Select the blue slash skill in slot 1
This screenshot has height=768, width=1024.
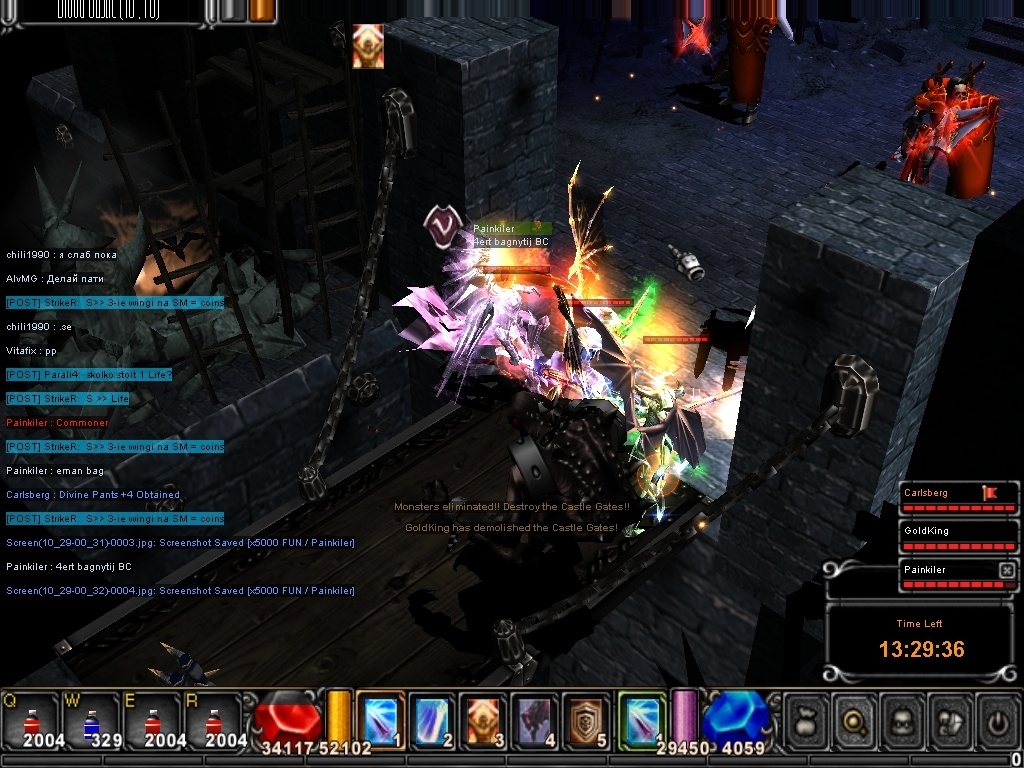point(381,718)
